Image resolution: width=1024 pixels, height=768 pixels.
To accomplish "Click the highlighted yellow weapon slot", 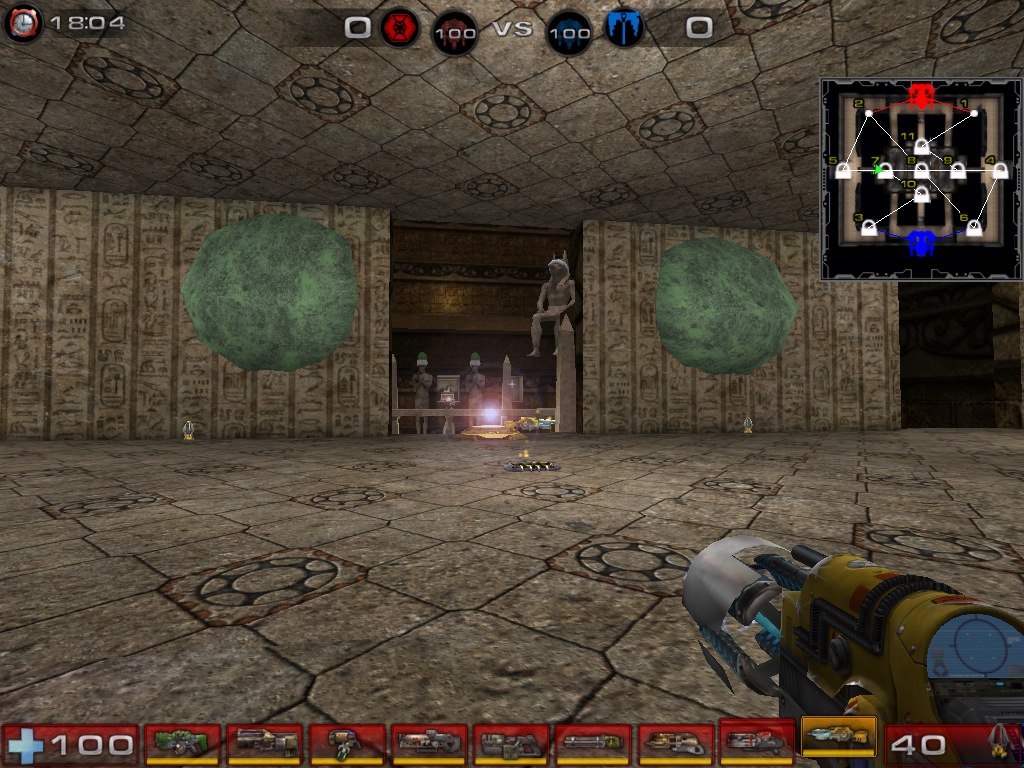I will [x=838, y=741].
